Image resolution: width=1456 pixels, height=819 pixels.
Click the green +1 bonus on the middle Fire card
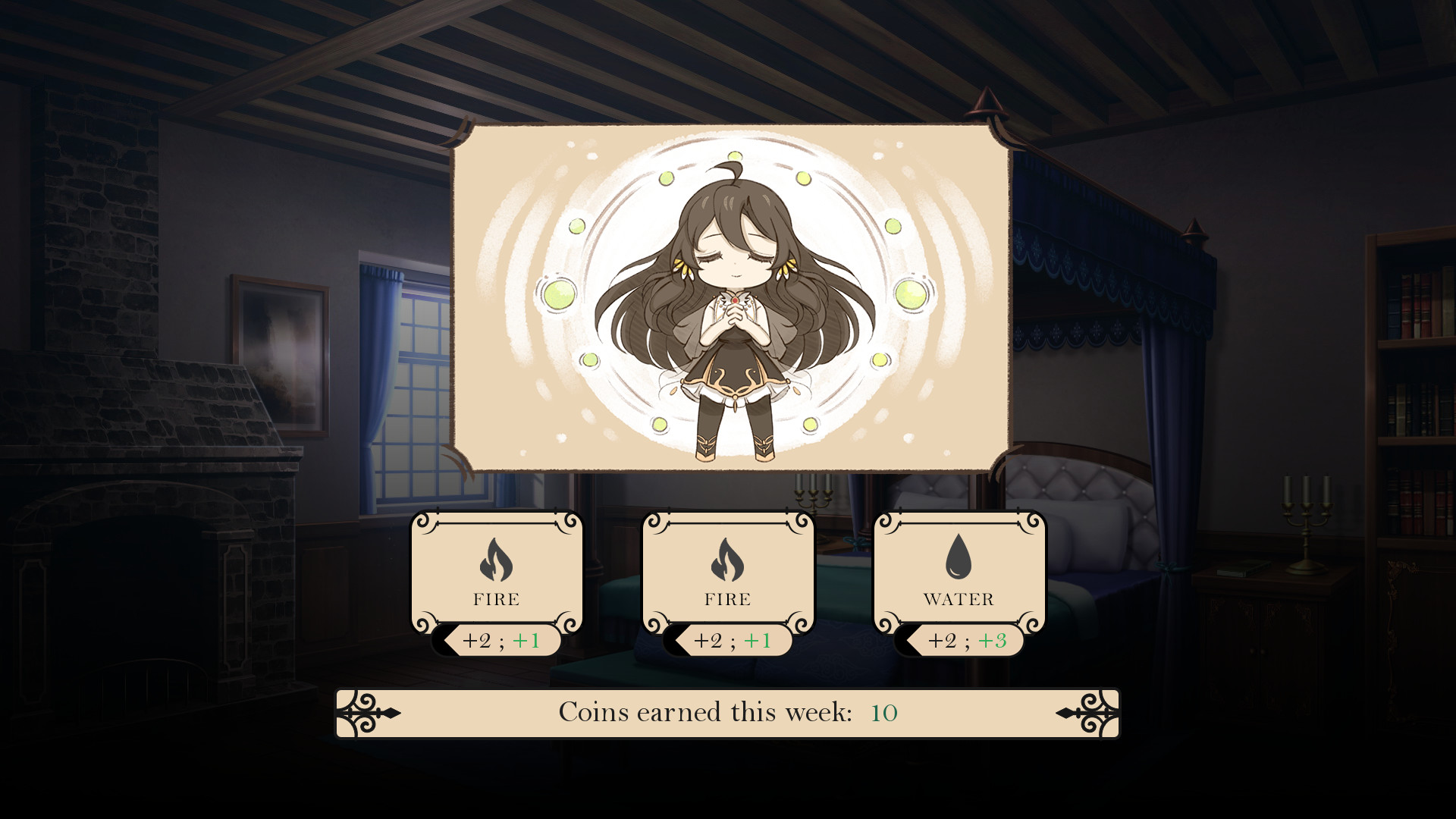coord(760,641)
